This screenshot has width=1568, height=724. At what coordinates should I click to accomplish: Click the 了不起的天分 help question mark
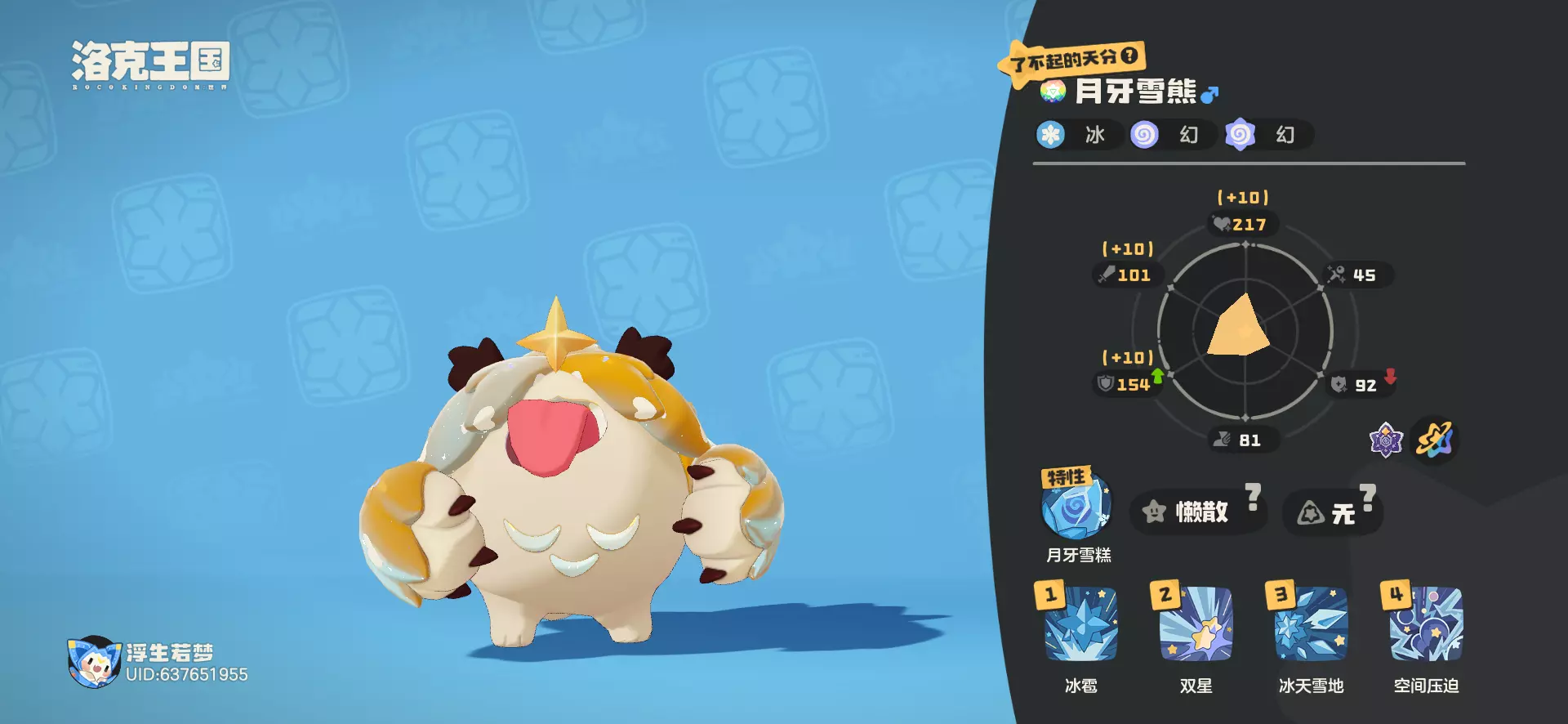pyautogui.click(x=1129, y=56)
